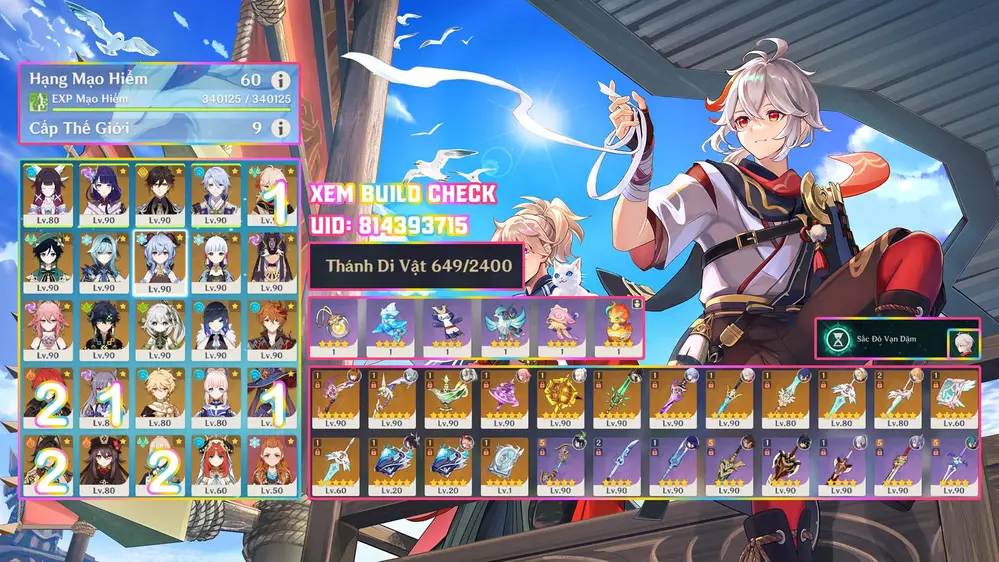Choose the Sangonomiya Kokomi portrait

(216, 395)
